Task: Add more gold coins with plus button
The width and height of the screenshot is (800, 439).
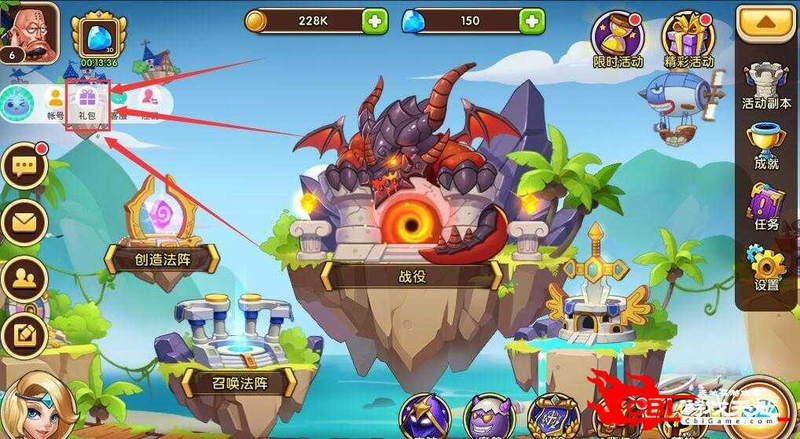Action: pyautogui.click(x=375, y=20)
